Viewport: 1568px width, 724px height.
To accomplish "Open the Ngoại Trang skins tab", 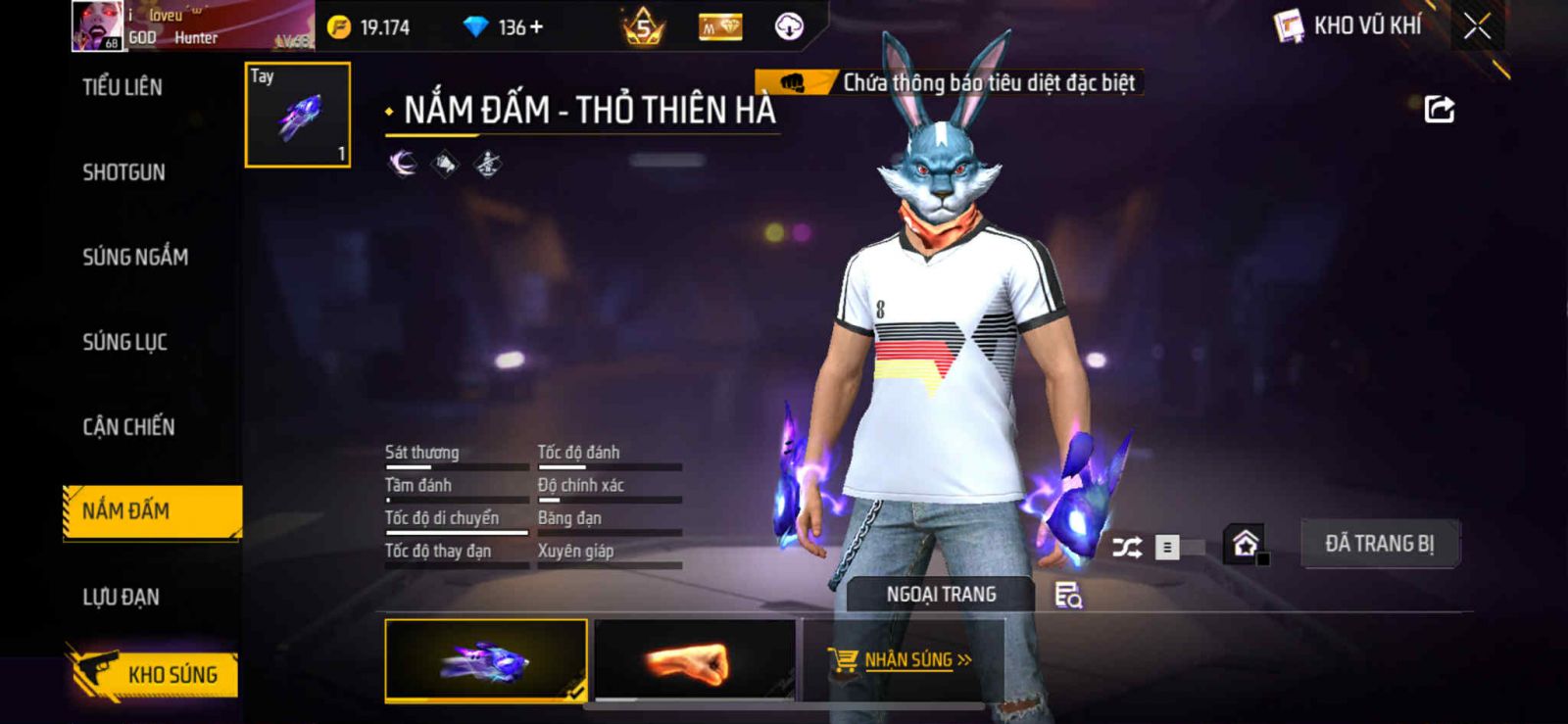I will [941, 595].
